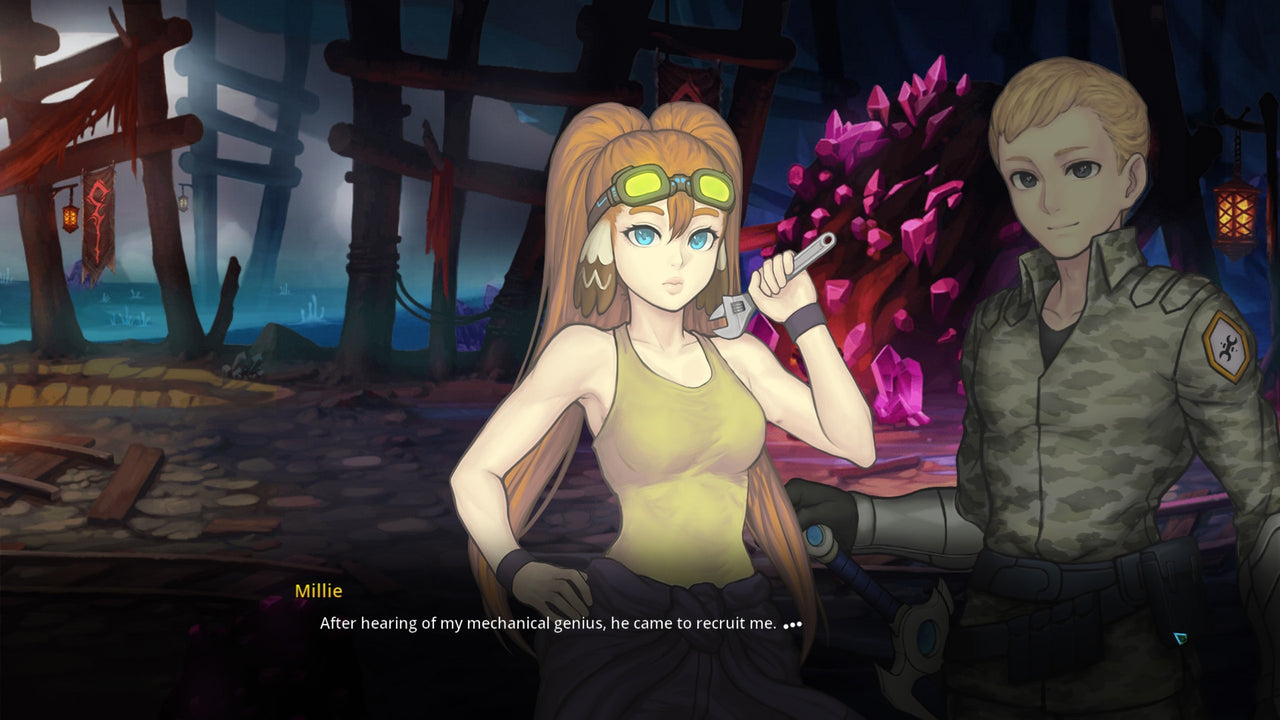Click the wrench emblem patch on the soldier's shoulder
This screenshot has height=720, width=1280.
(1228, 345)
